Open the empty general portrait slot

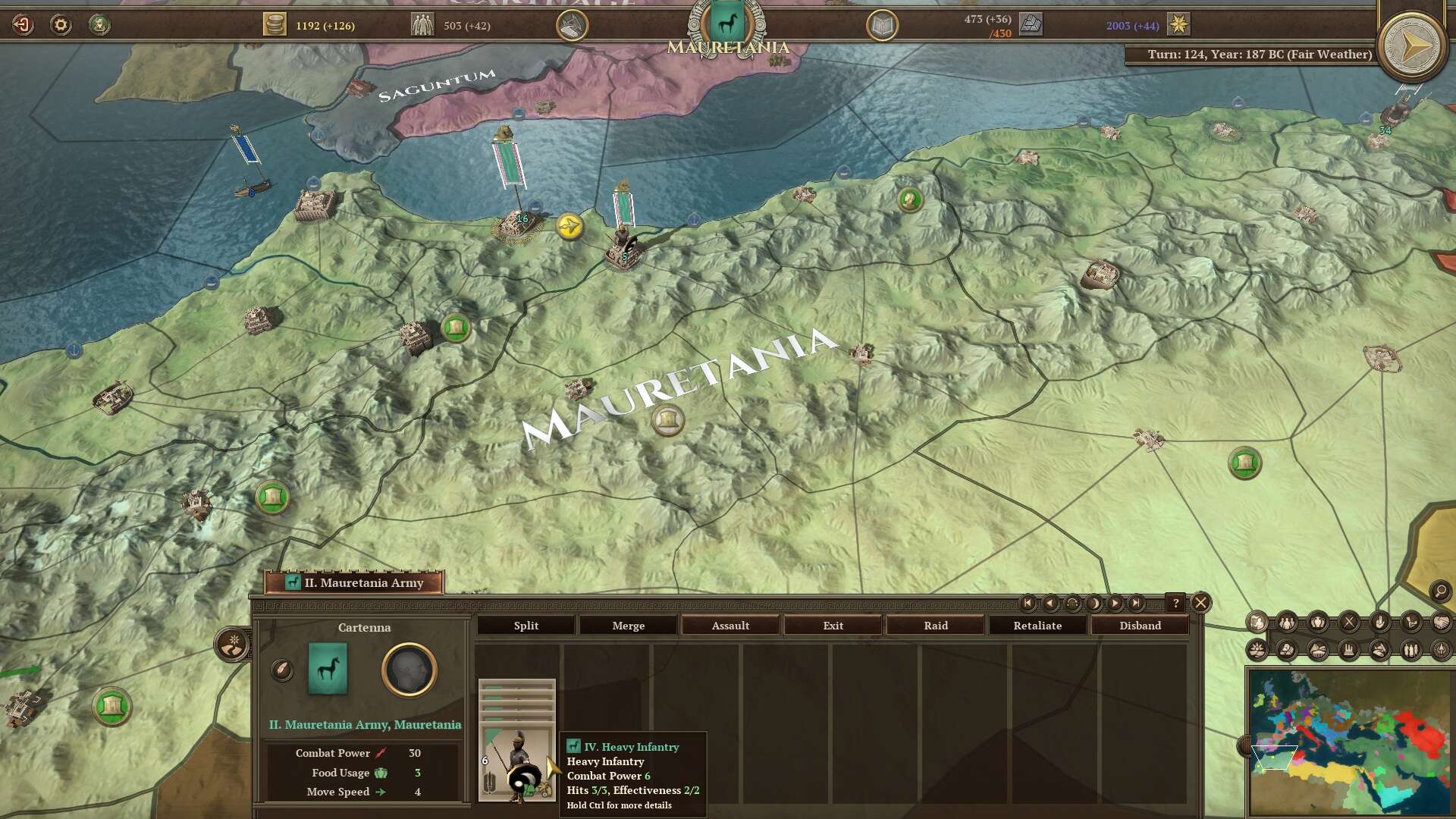click(x=409, y=670)
